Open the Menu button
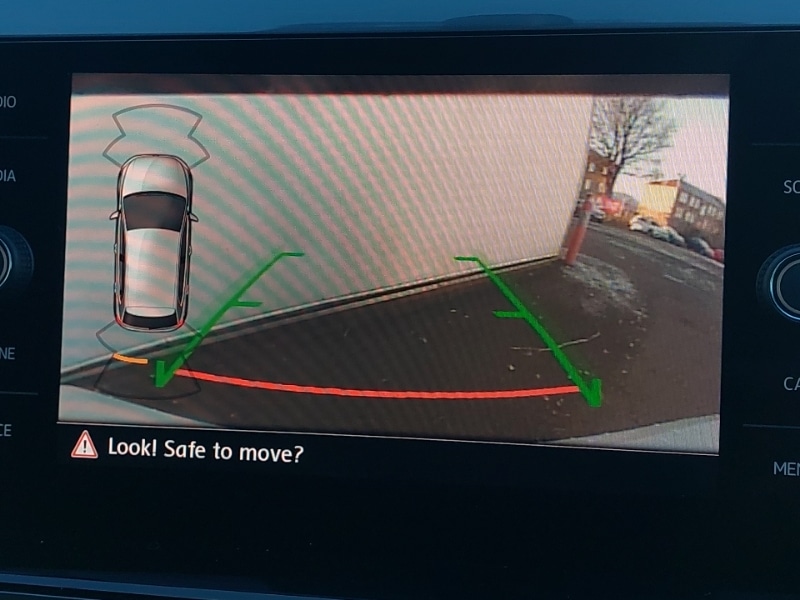The height and width of the screenshot is (600, 800). (x=786, y=467)
